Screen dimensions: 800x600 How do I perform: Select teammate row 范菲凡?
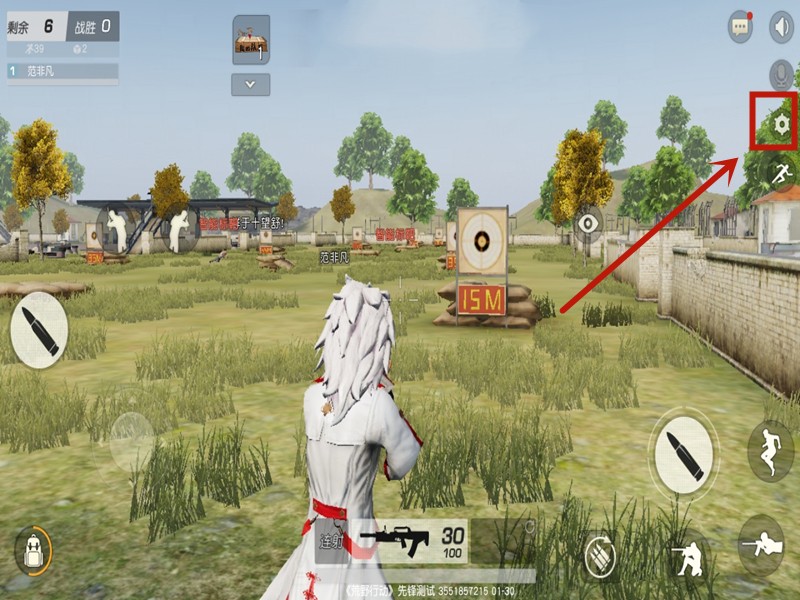coord(62,71)
